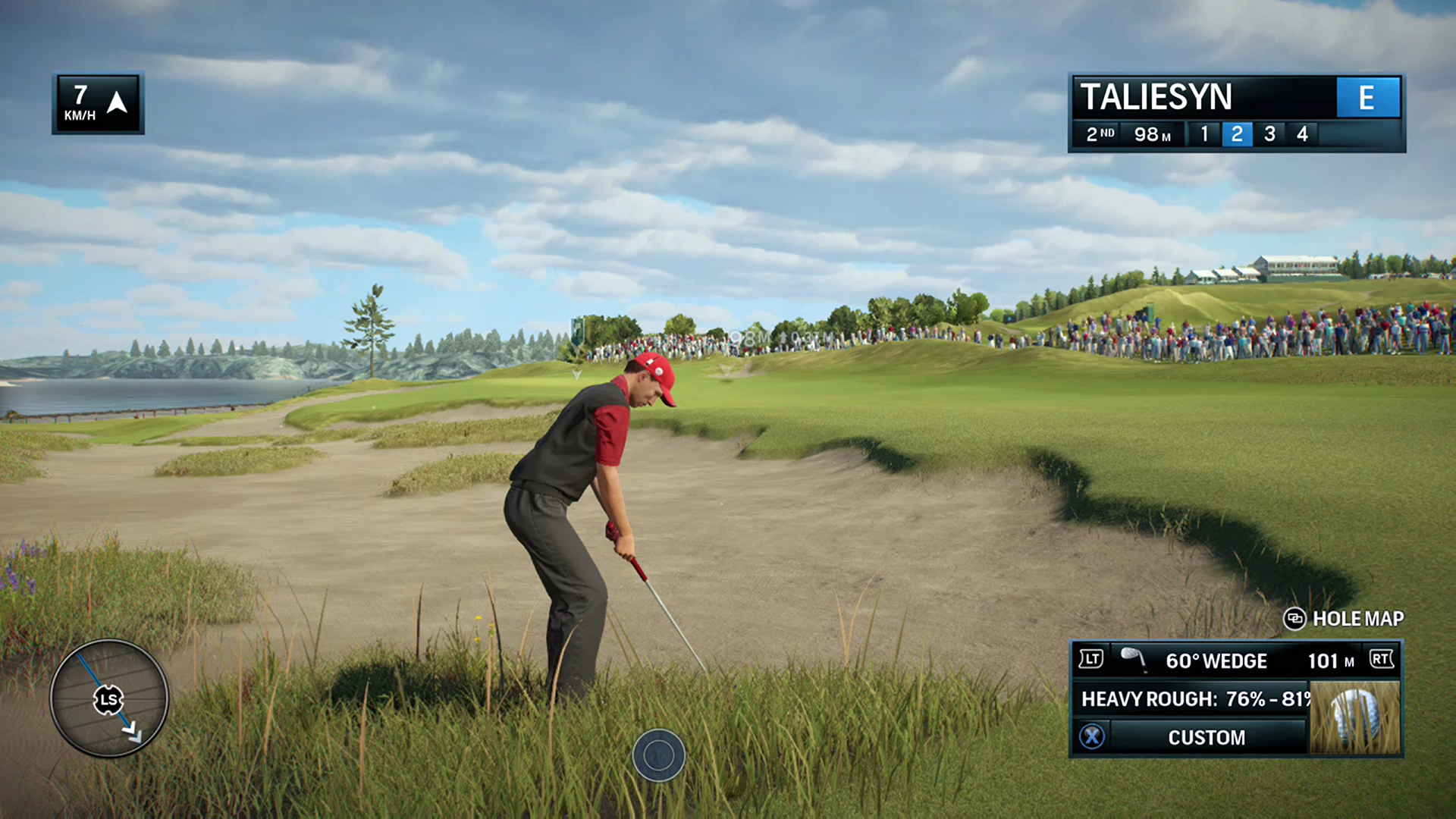Click the shot aim dial
Viewport: 1456px width, 819px height.
click(x=109, y=698)
